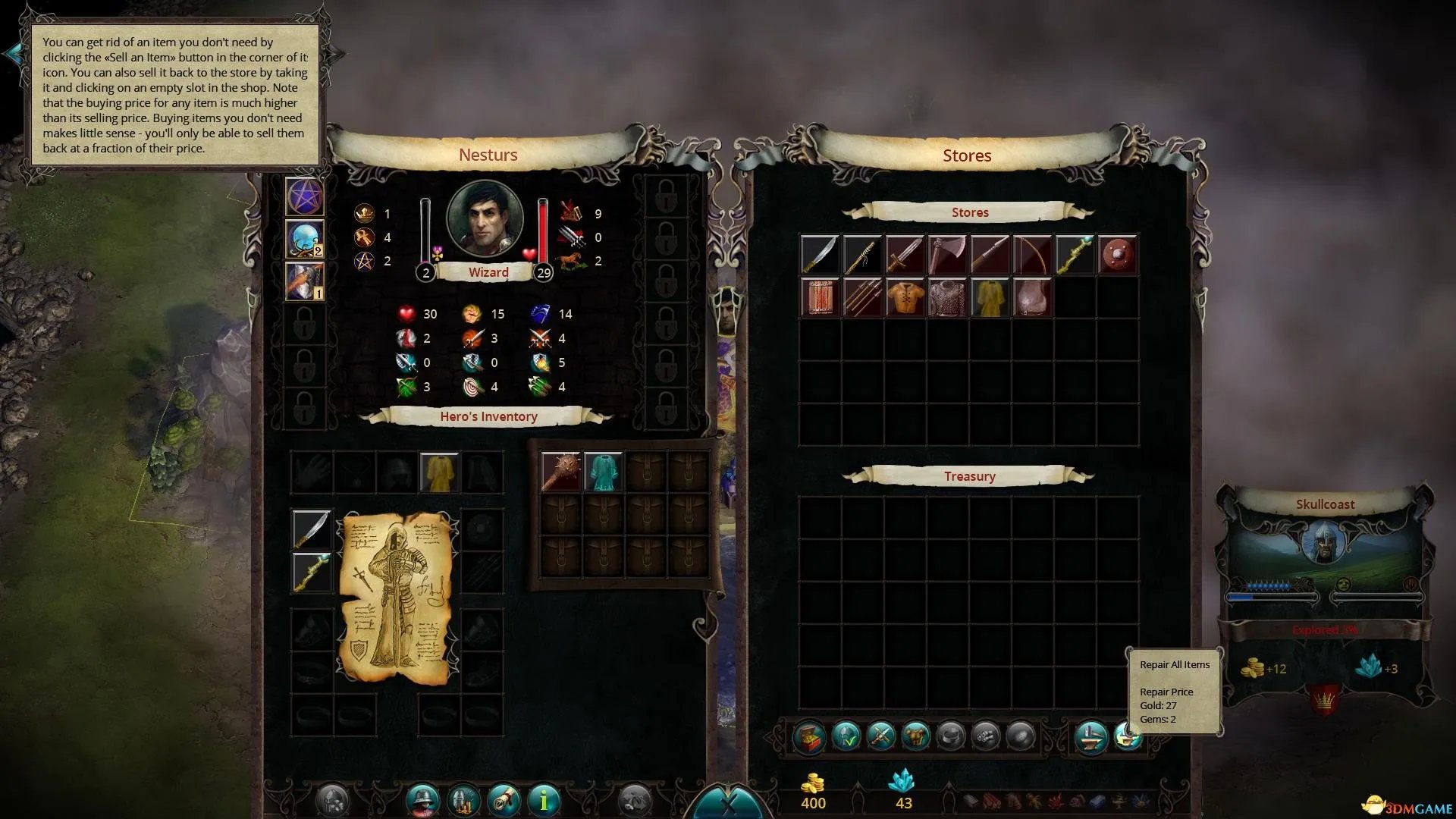Click the blue crystal orb skill icon

(x=305, y=239)
